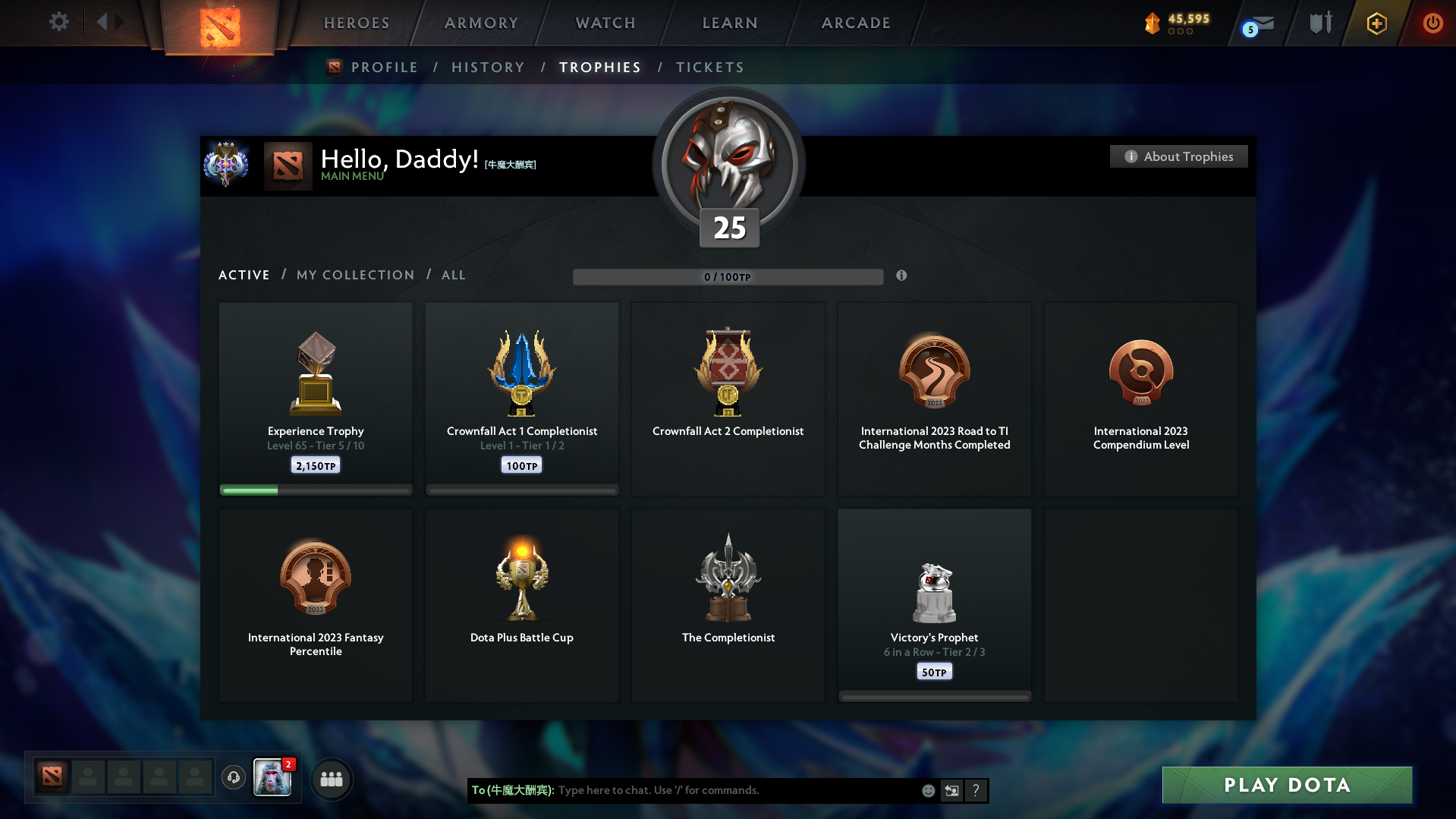1456x819 pixels.
Task: Expand the MY COLLECTION trophy filter
Action: [354, 275]
